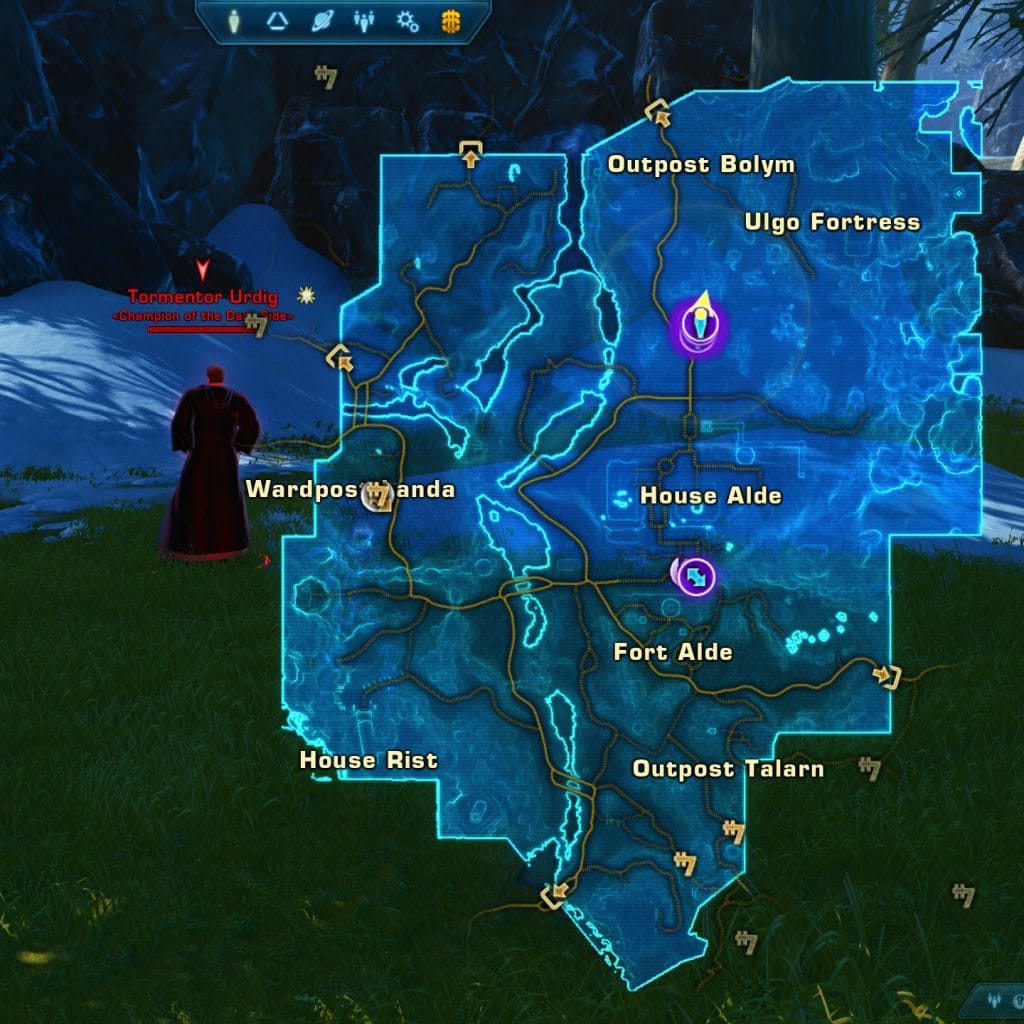Viewport: 1024px width, 1024px height.
Task: Select the Outpost Bolym map label
Action: pos(701,165)
